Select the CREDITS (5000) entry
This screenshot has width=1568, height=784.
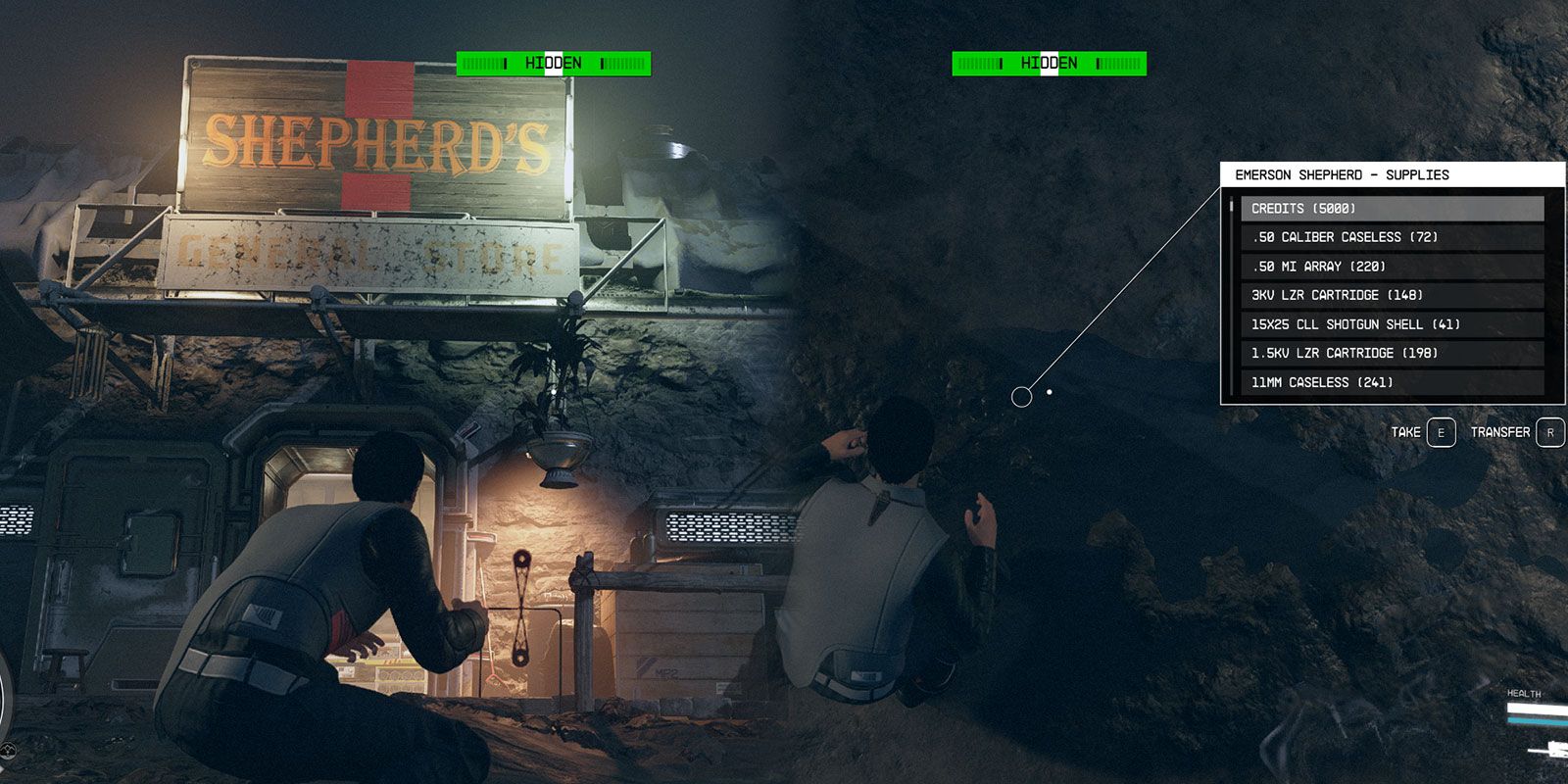coord(1392,208)
